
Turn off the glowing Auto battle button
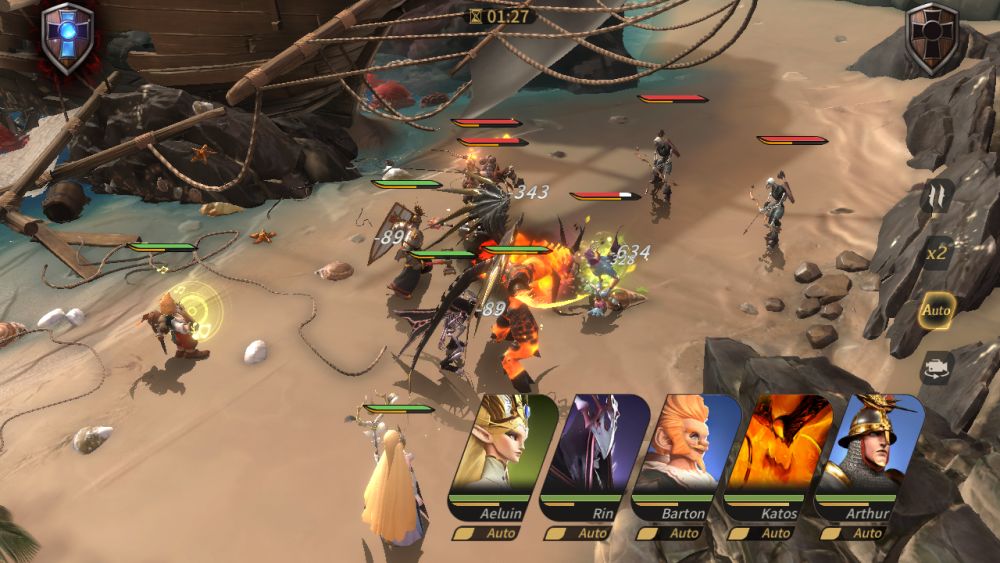pos(936,310)
